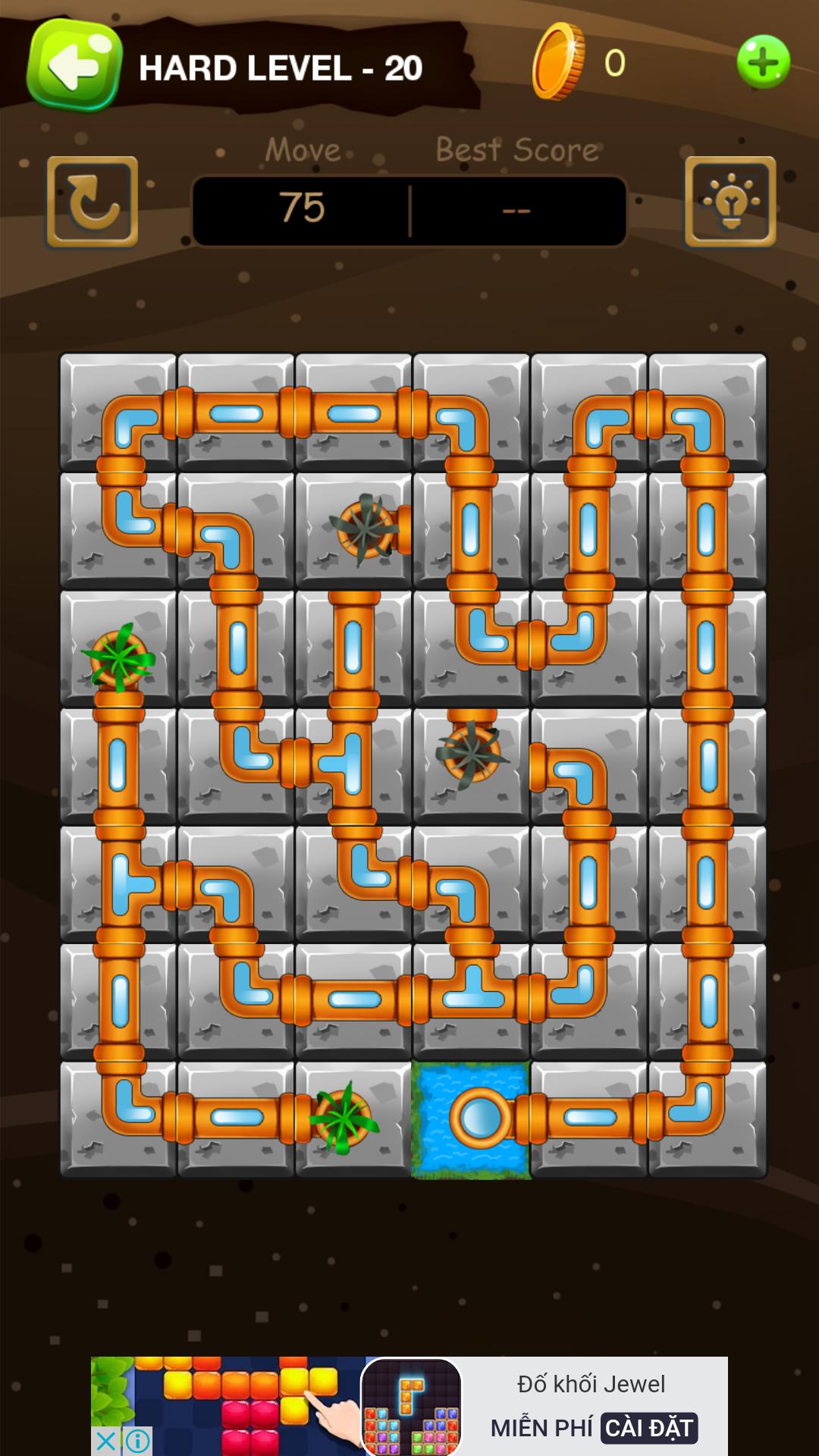The image size is (819, 1456).
Task: Rotate the blue water source tile
Action: pyautogui.click(x=471, y=1119)
